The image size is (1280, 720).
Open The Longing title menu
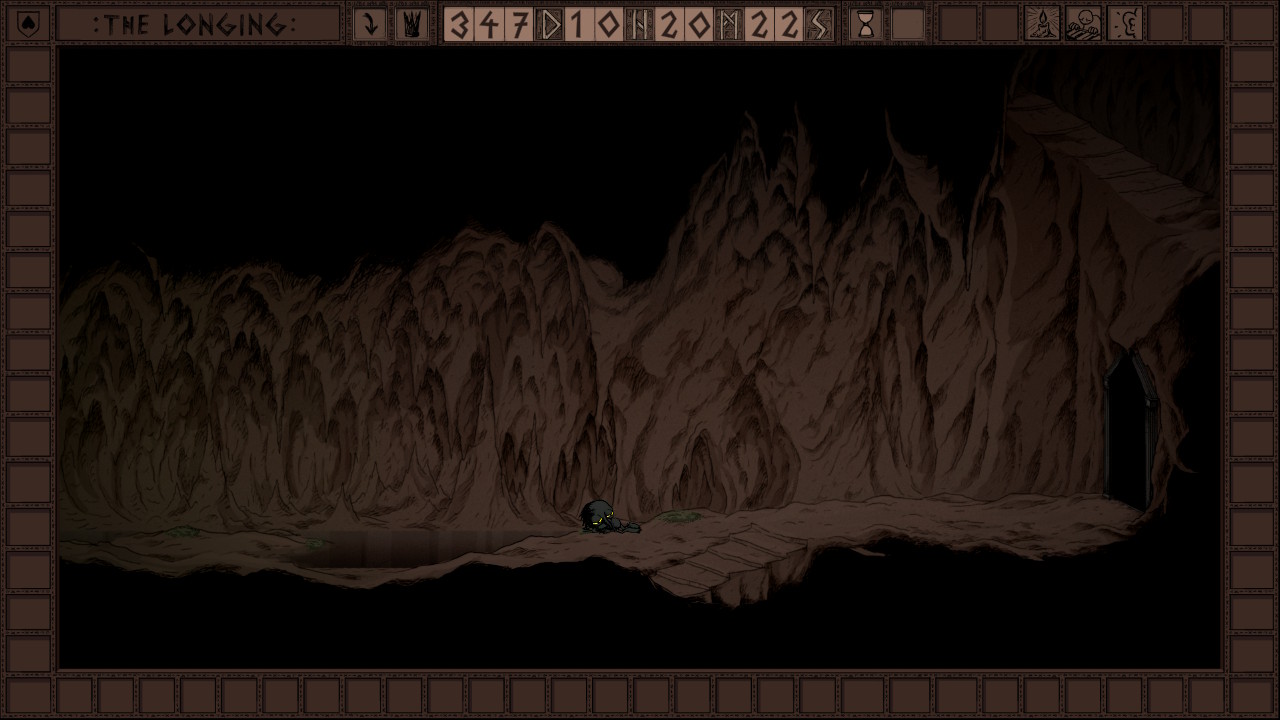coord(197,24)
